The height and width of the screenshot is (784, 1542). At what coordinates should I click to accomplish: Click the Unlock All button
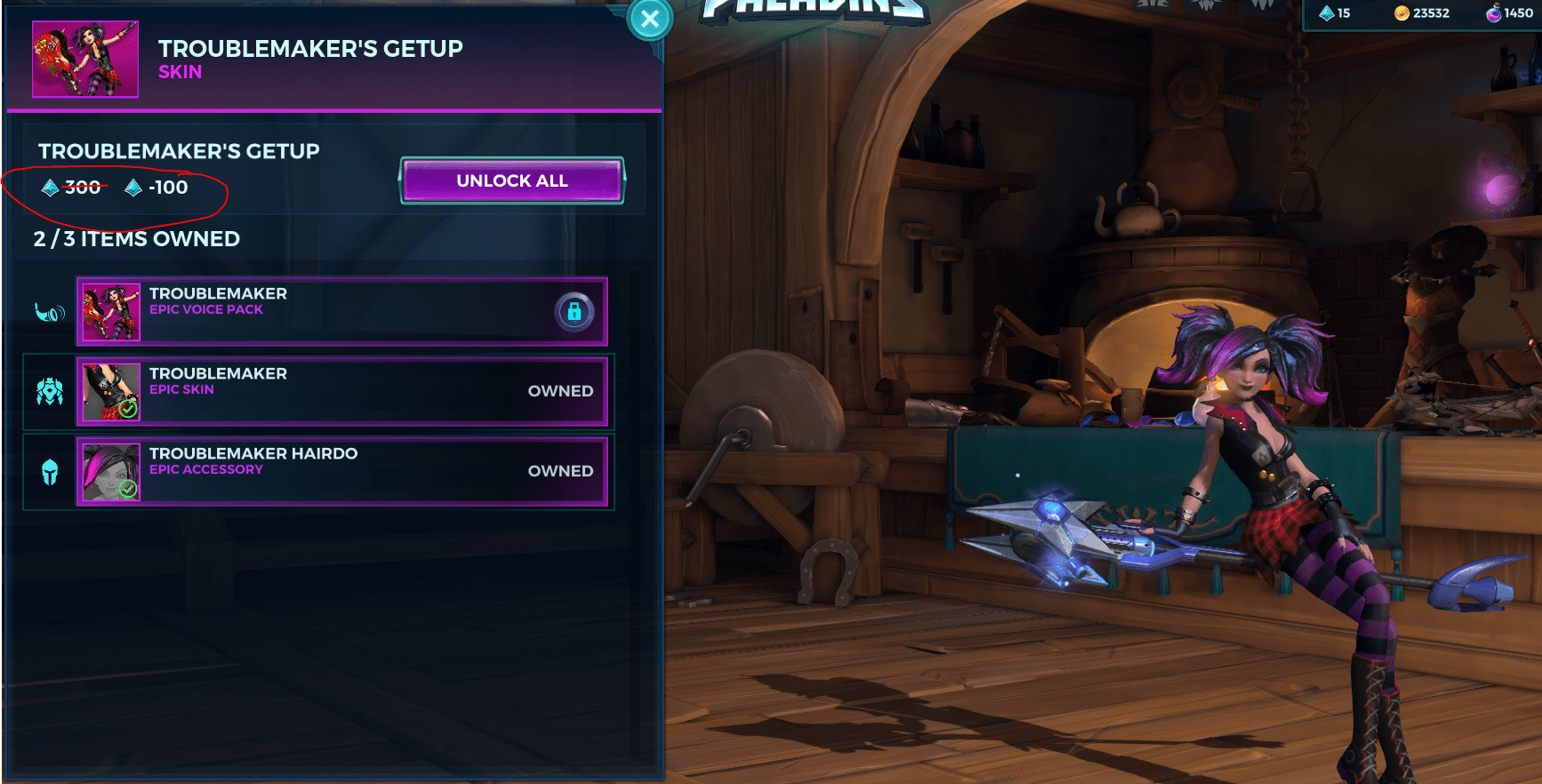click(511, 180)
